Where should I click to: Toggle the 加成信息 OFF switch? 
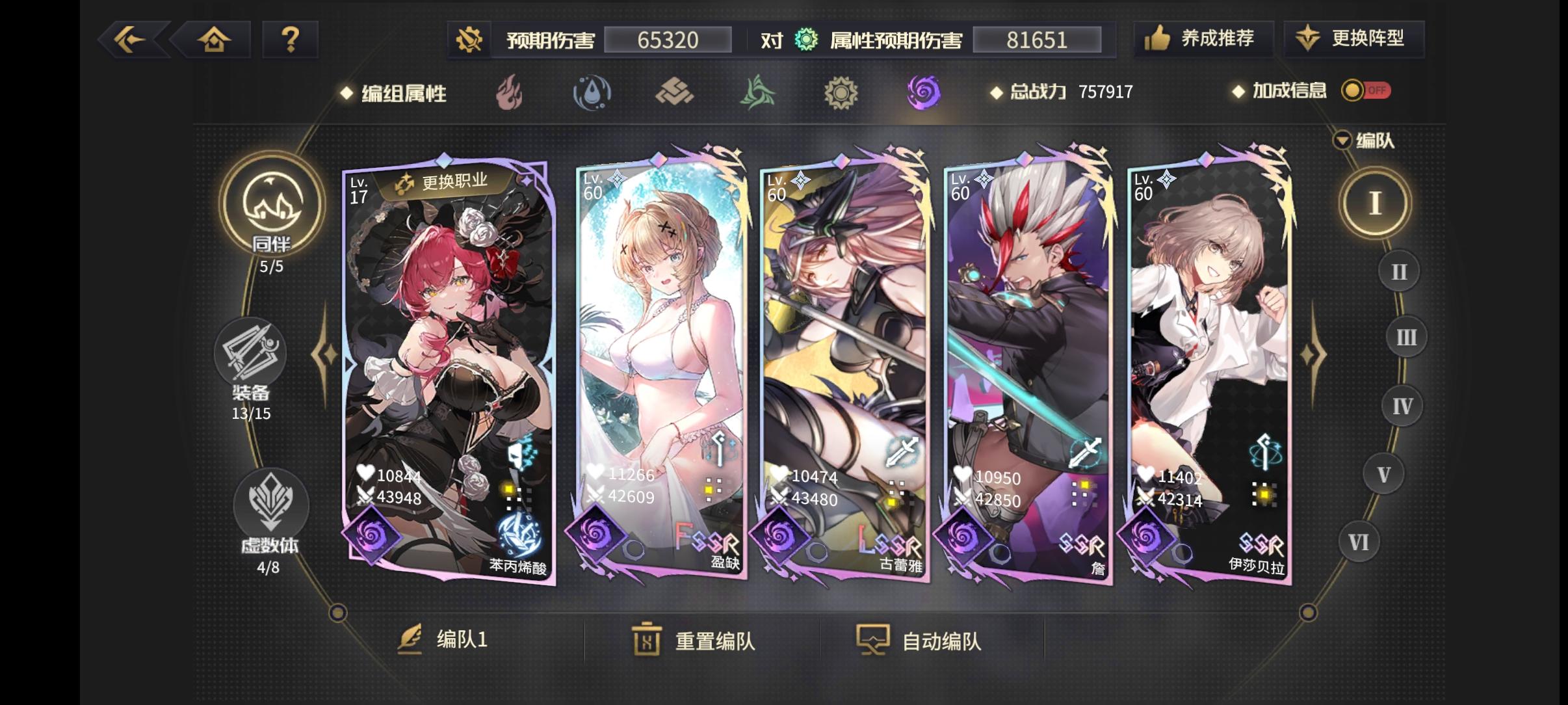(x=1366, y=92)
